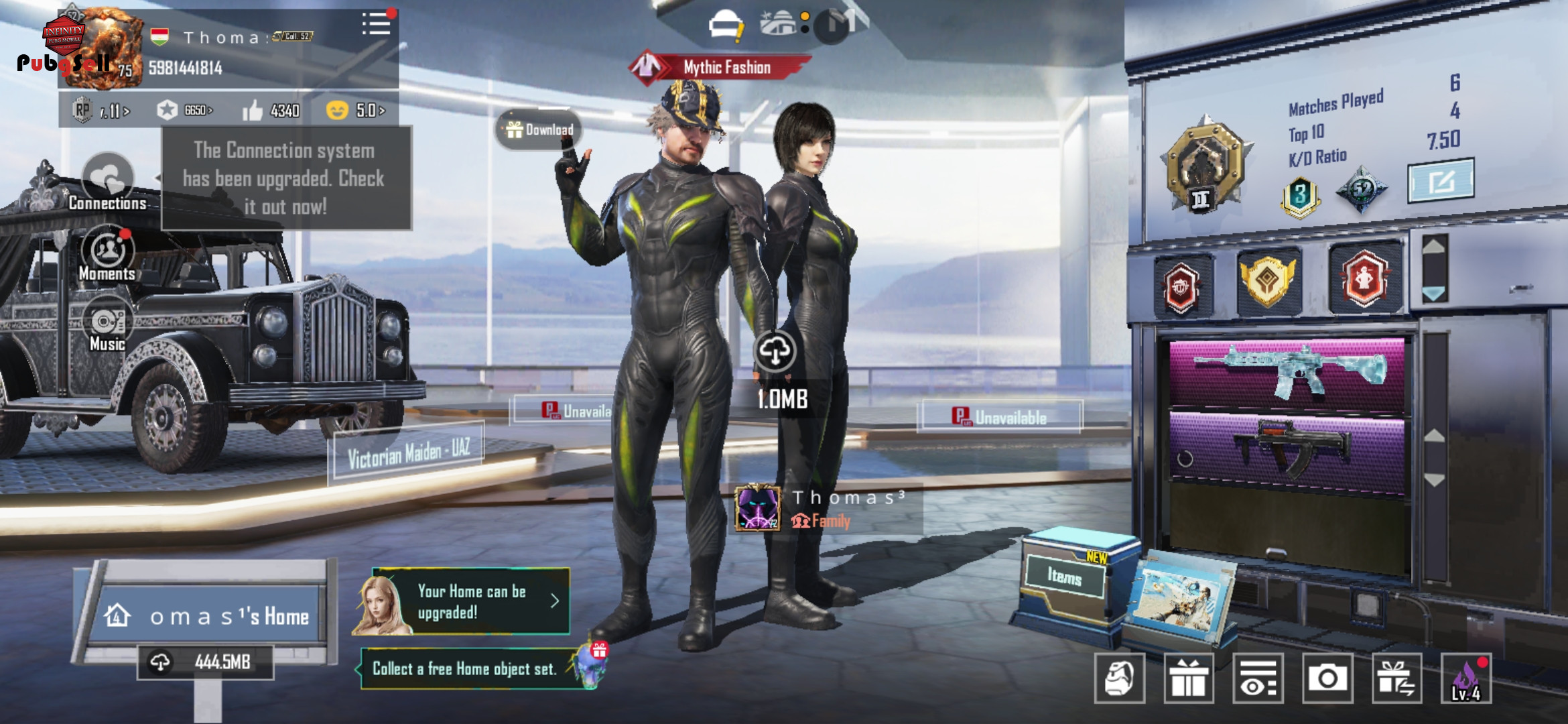Tap the Download gift button

tap(539, 129)
